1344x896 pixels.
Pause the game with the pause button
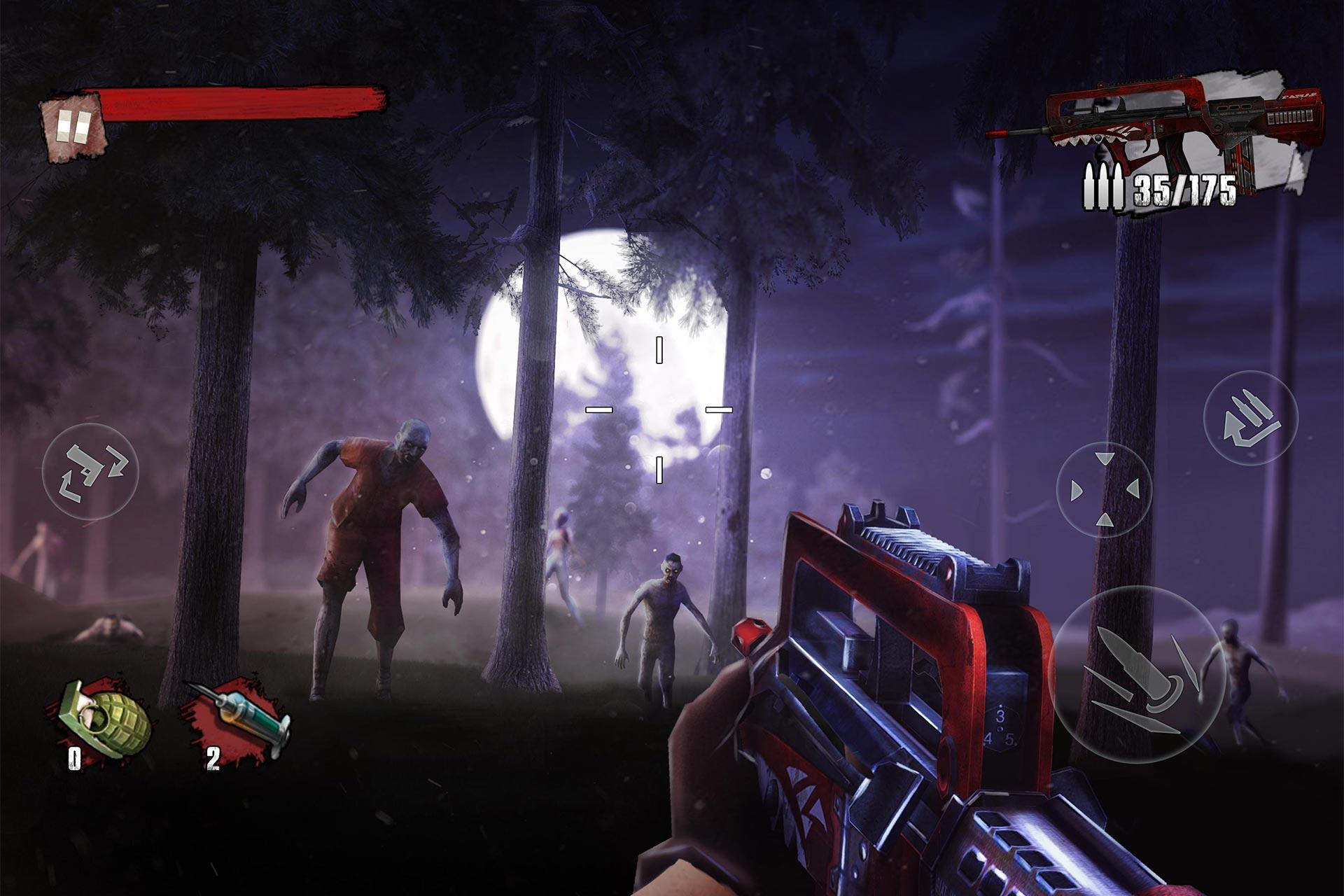pos(74,127)
